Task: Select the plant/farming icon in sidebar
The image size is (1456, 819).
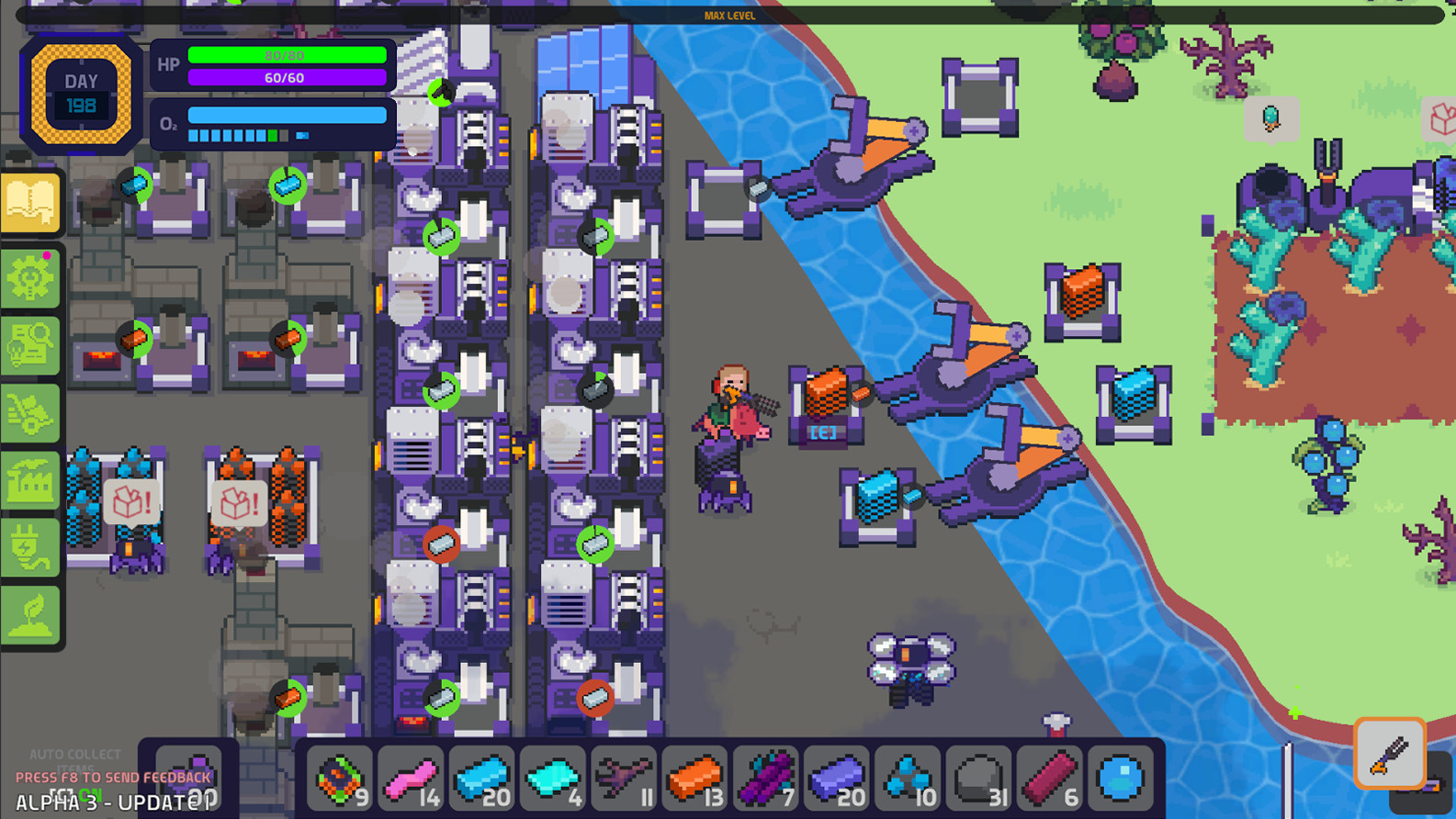Action: pos(30,611)
